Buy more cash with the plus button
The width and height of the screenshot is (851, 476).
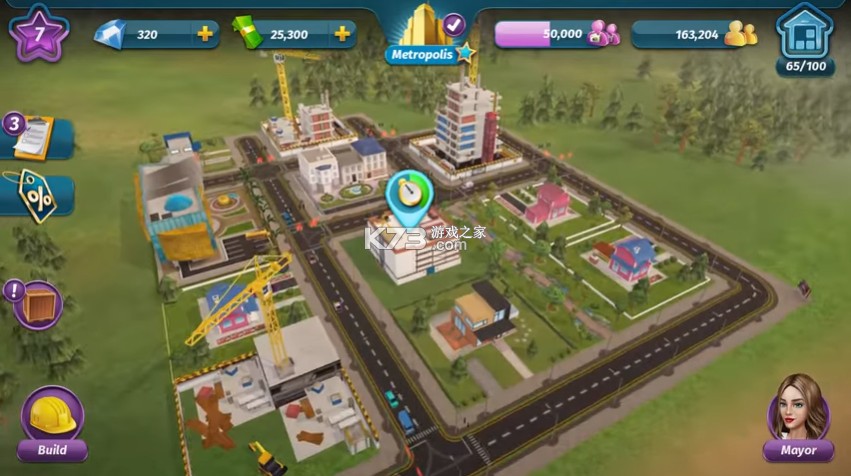pyautogui.click(x=342, y=34)
